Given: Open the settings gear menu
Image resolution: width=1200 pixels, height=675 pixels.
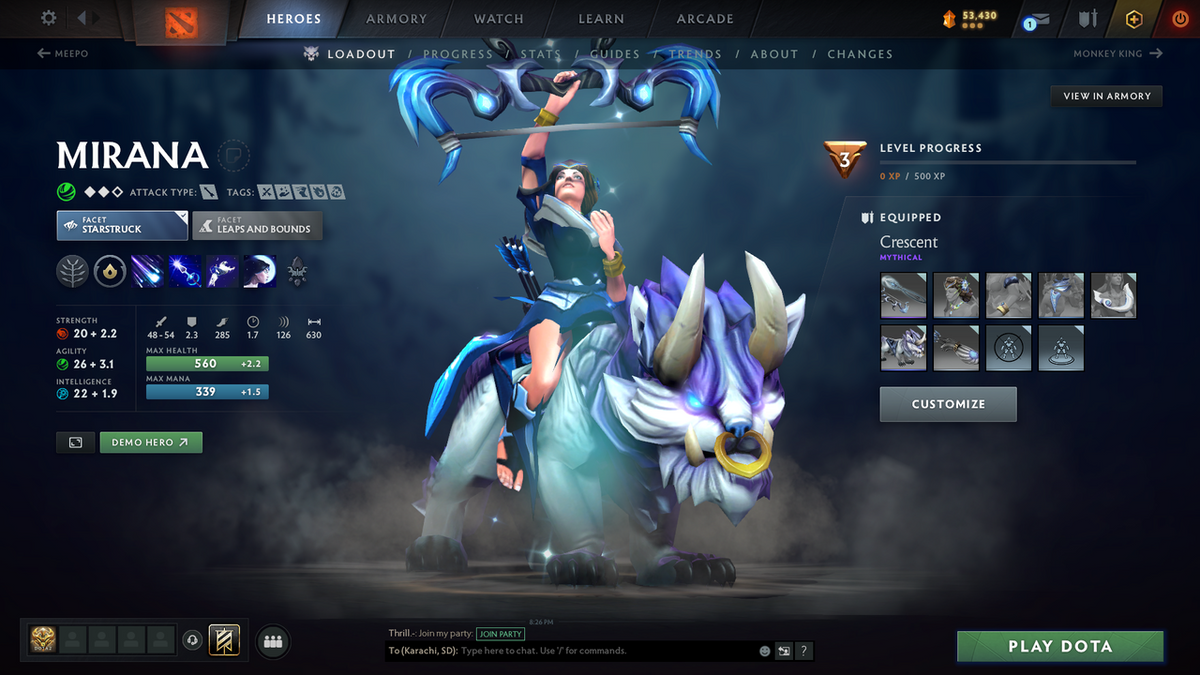Looking at the screenshot, I should 49,18.
